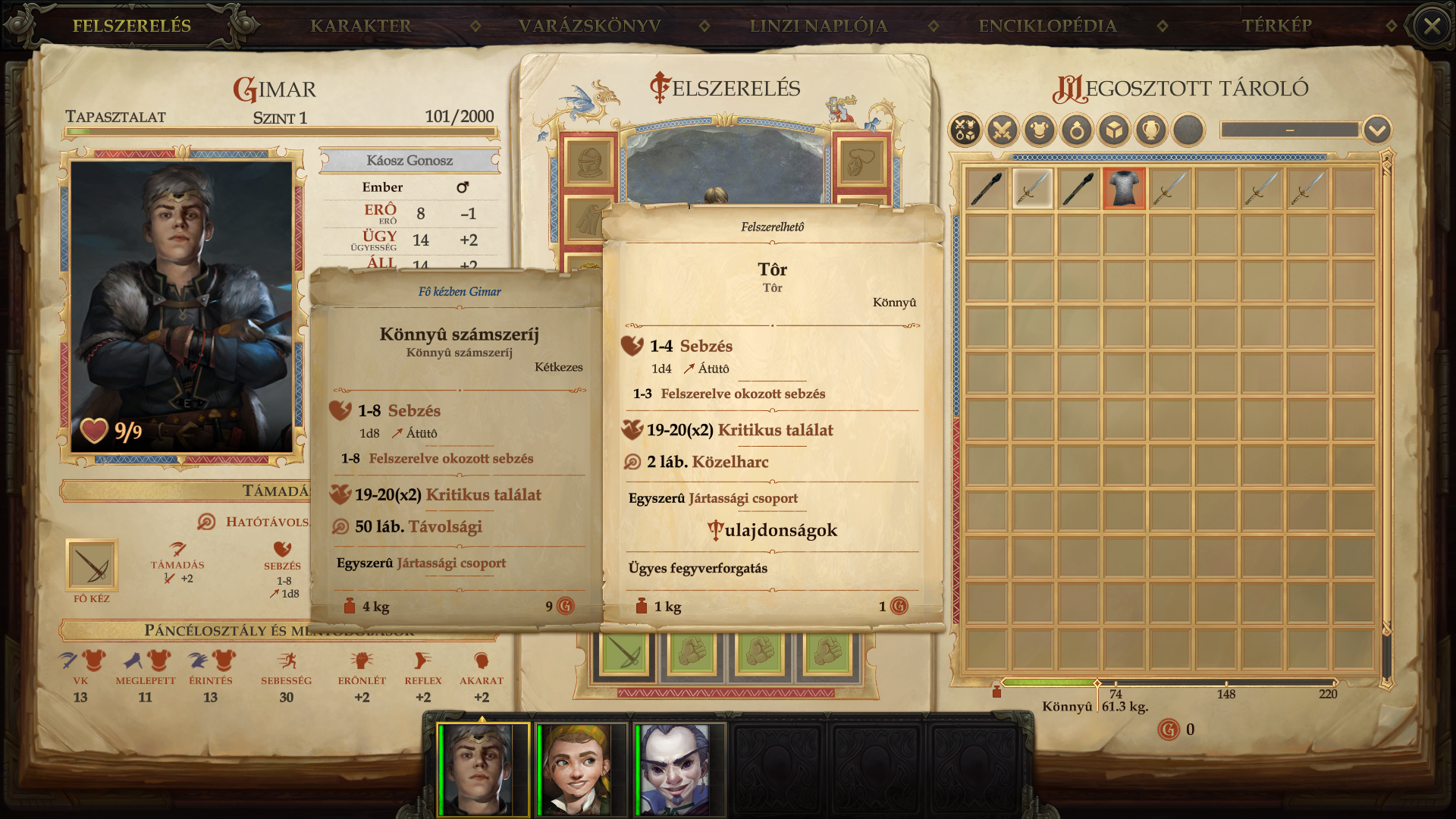Choose the blonde halfling party portrait

click(x=581, y=769)
